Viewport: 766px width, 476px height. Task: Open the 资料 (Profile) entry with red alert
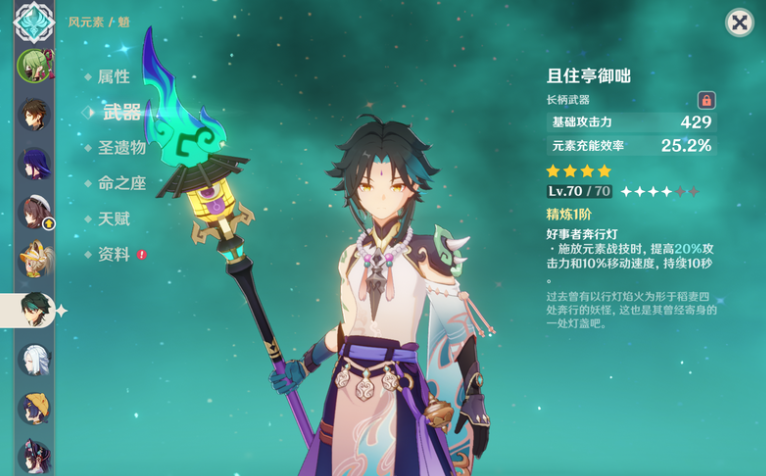113,254
